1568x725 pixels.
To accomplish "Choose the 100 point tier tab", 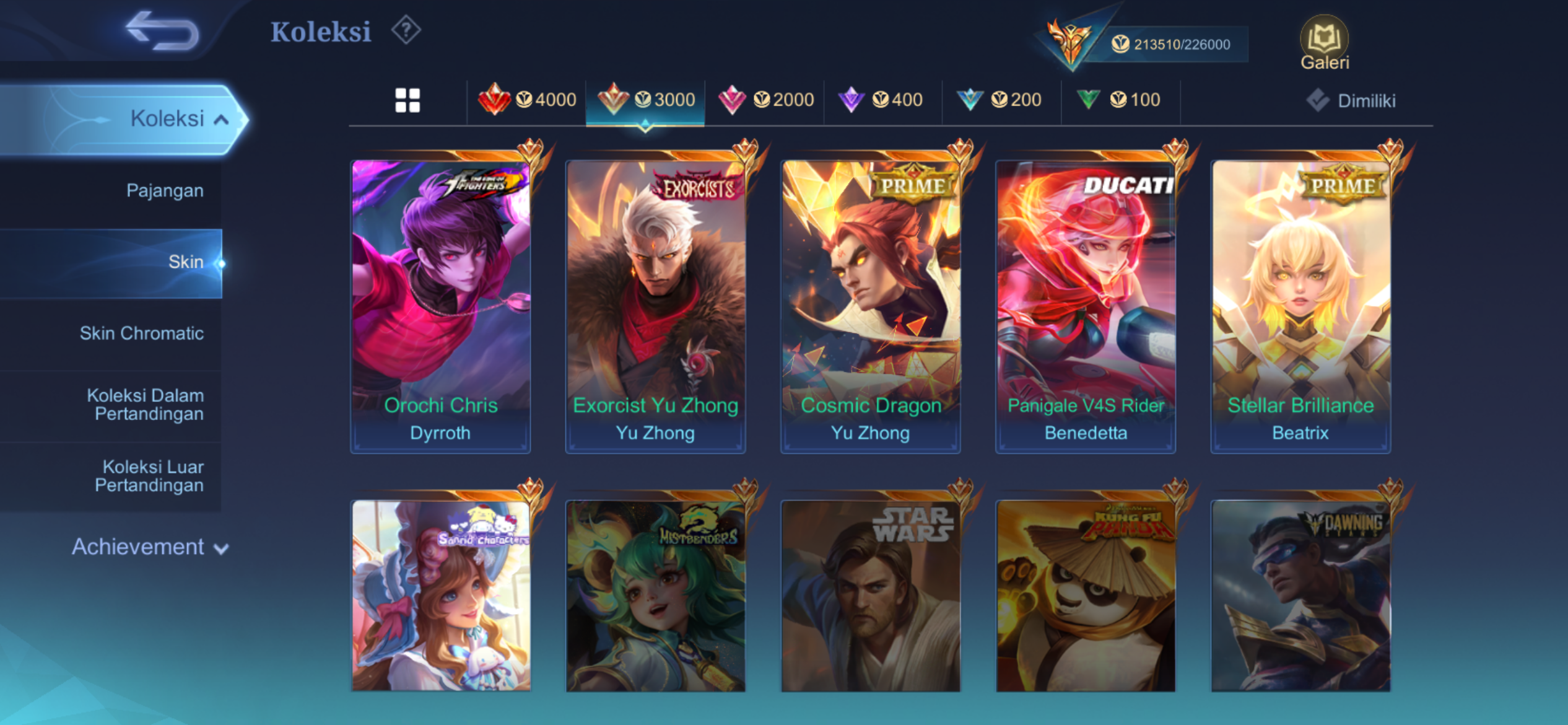I will (1120, 100).
